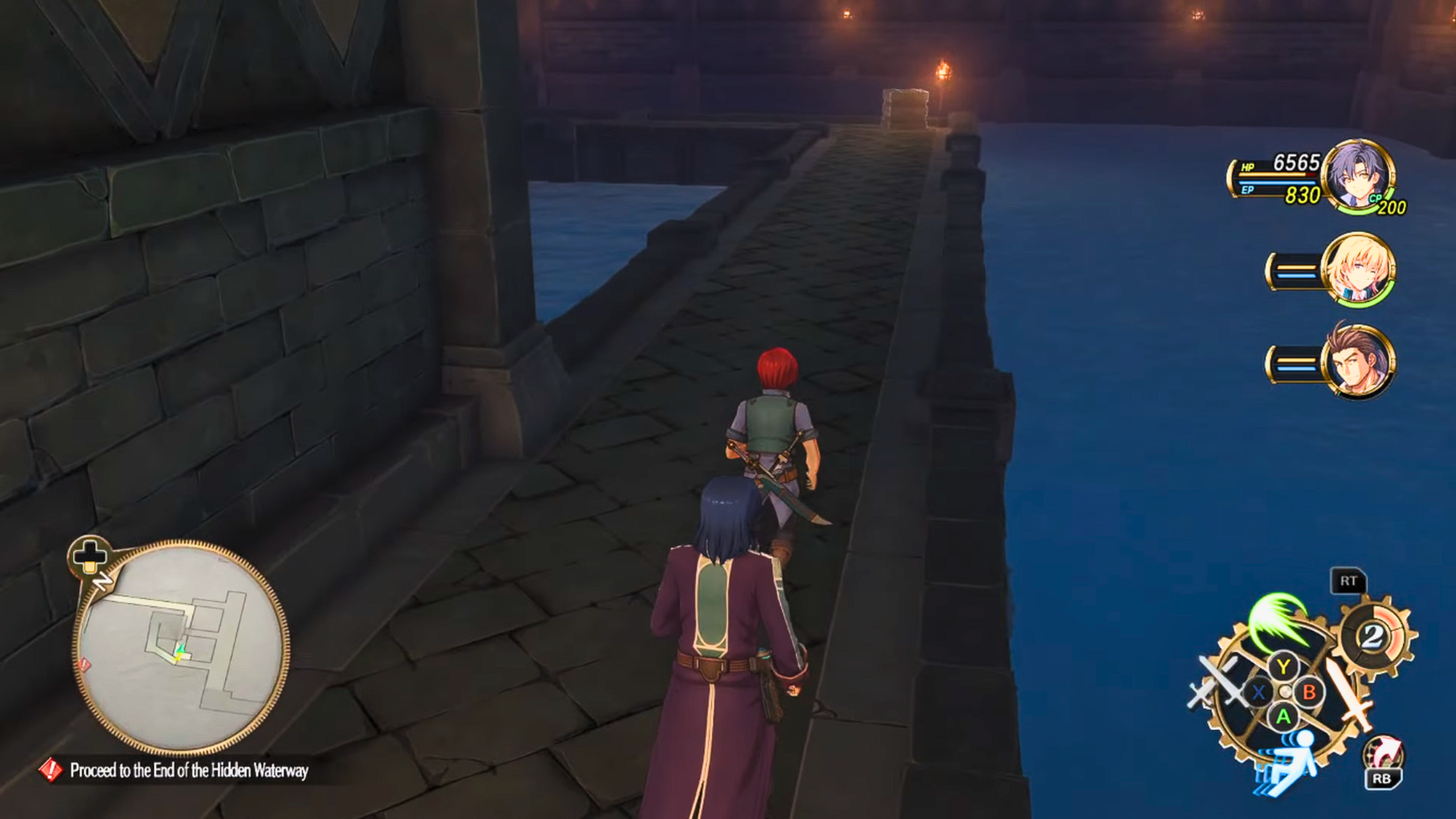Screen dimensions: 1456x819
Task: Toggle the X face button on the wheel
Action: coord(1259,690)
